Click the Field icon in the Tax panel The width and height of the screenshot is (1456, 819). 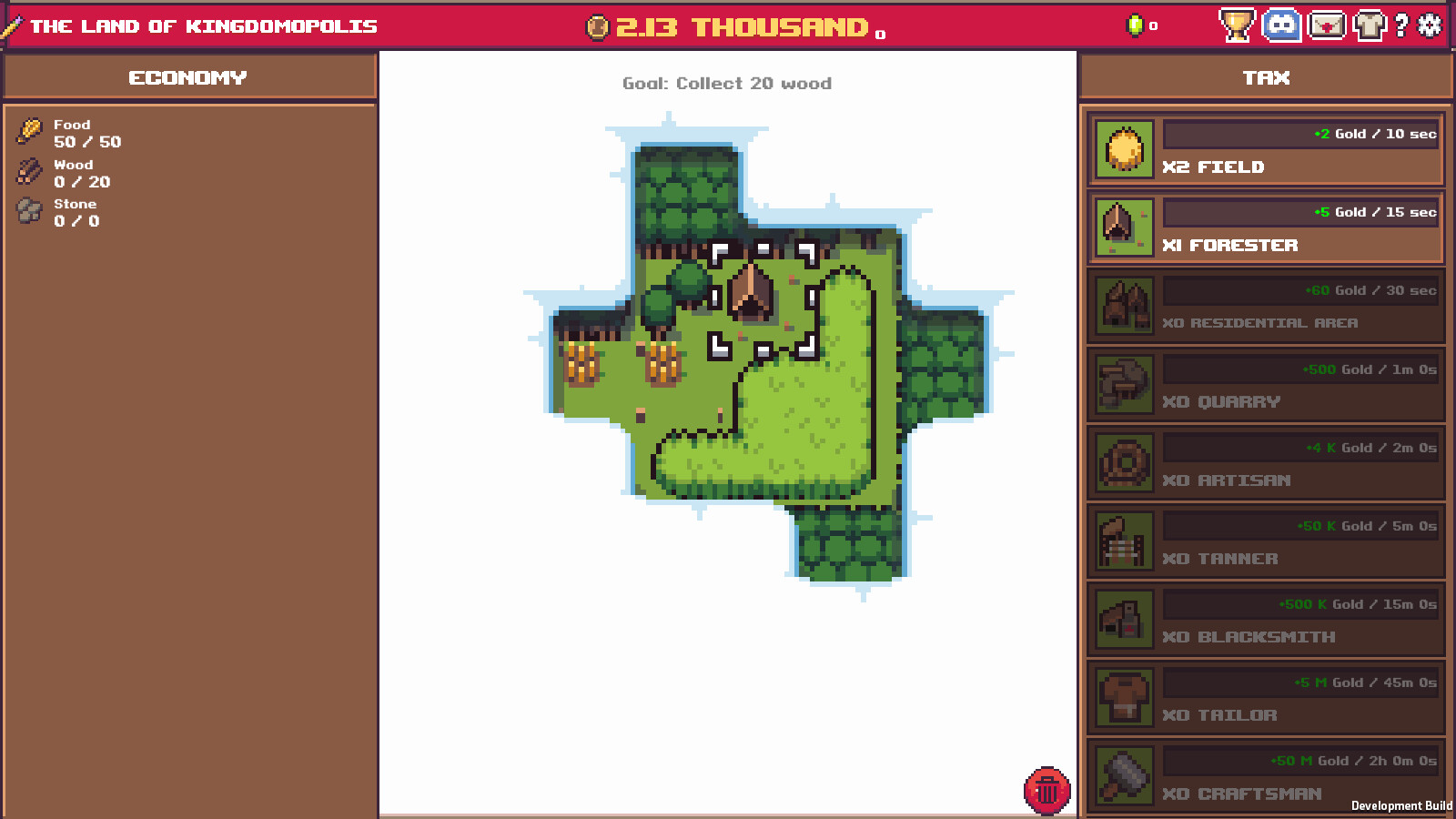pyautogui.click(x=1123, y=148)
